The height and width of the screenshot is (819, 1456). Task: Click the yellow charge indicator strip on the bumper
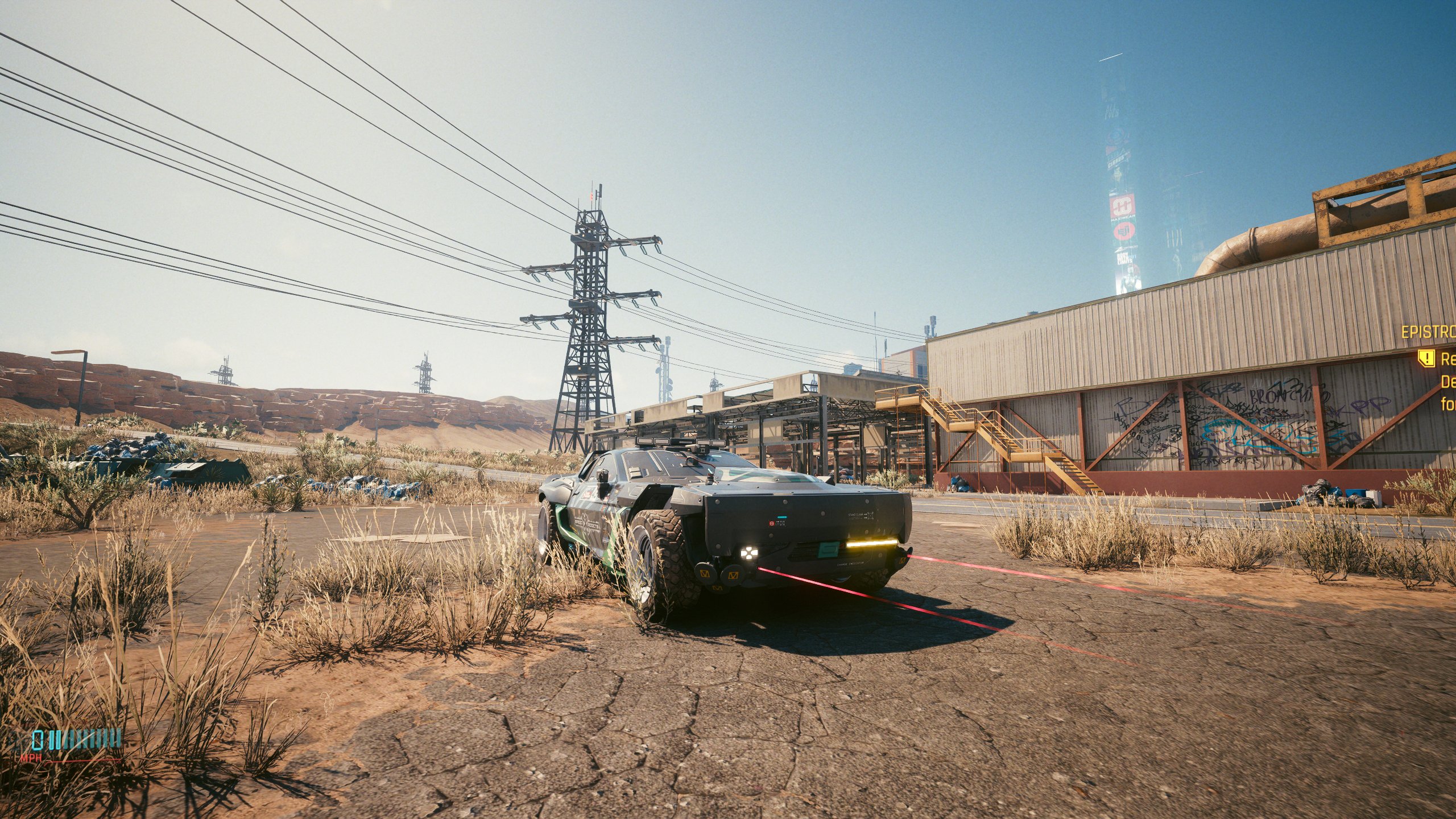(x=870, y=544)
